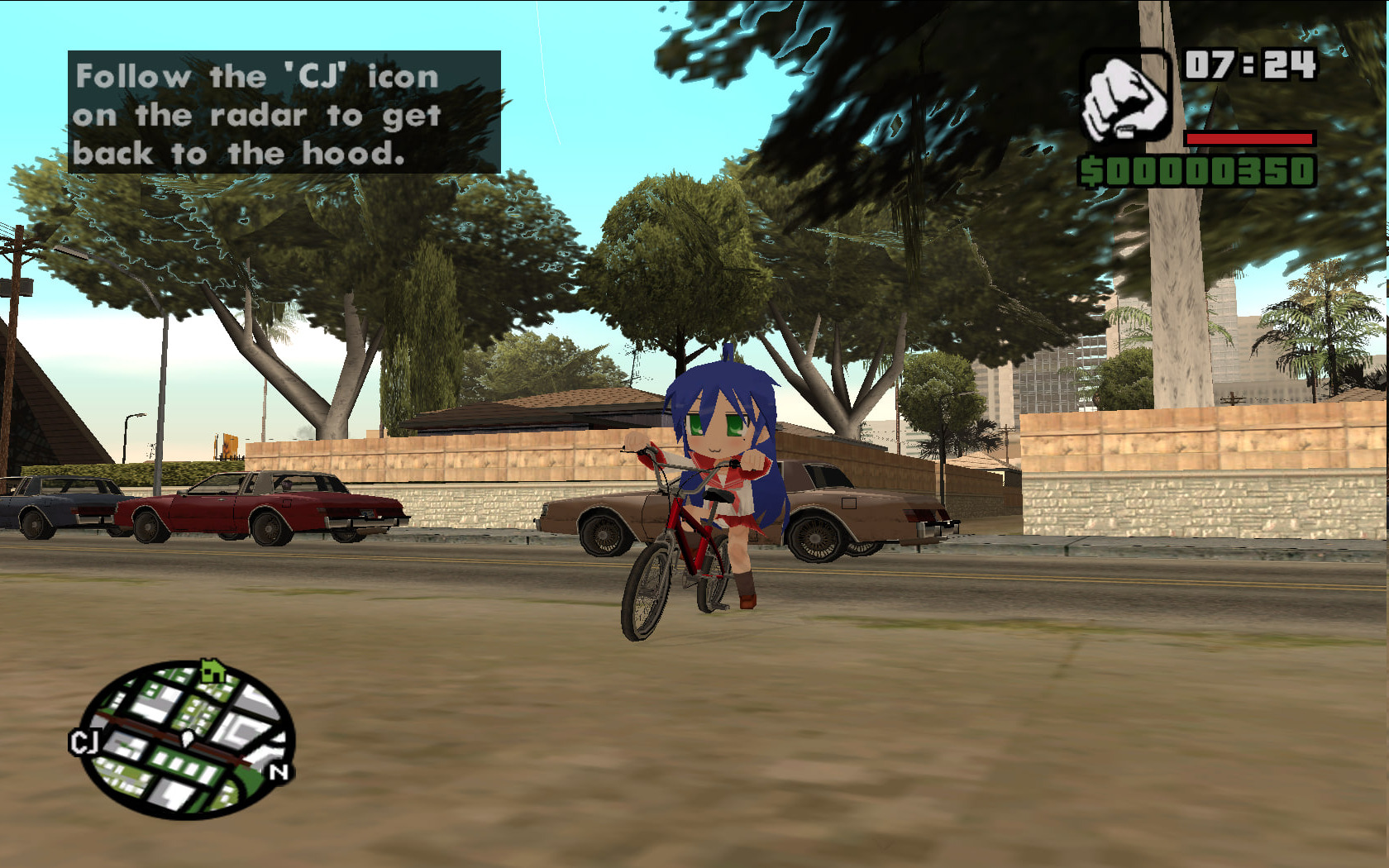This screenshot has height=868, width=1389.
Task: Select the fist weapon icon
Action: coord(1125,97)
